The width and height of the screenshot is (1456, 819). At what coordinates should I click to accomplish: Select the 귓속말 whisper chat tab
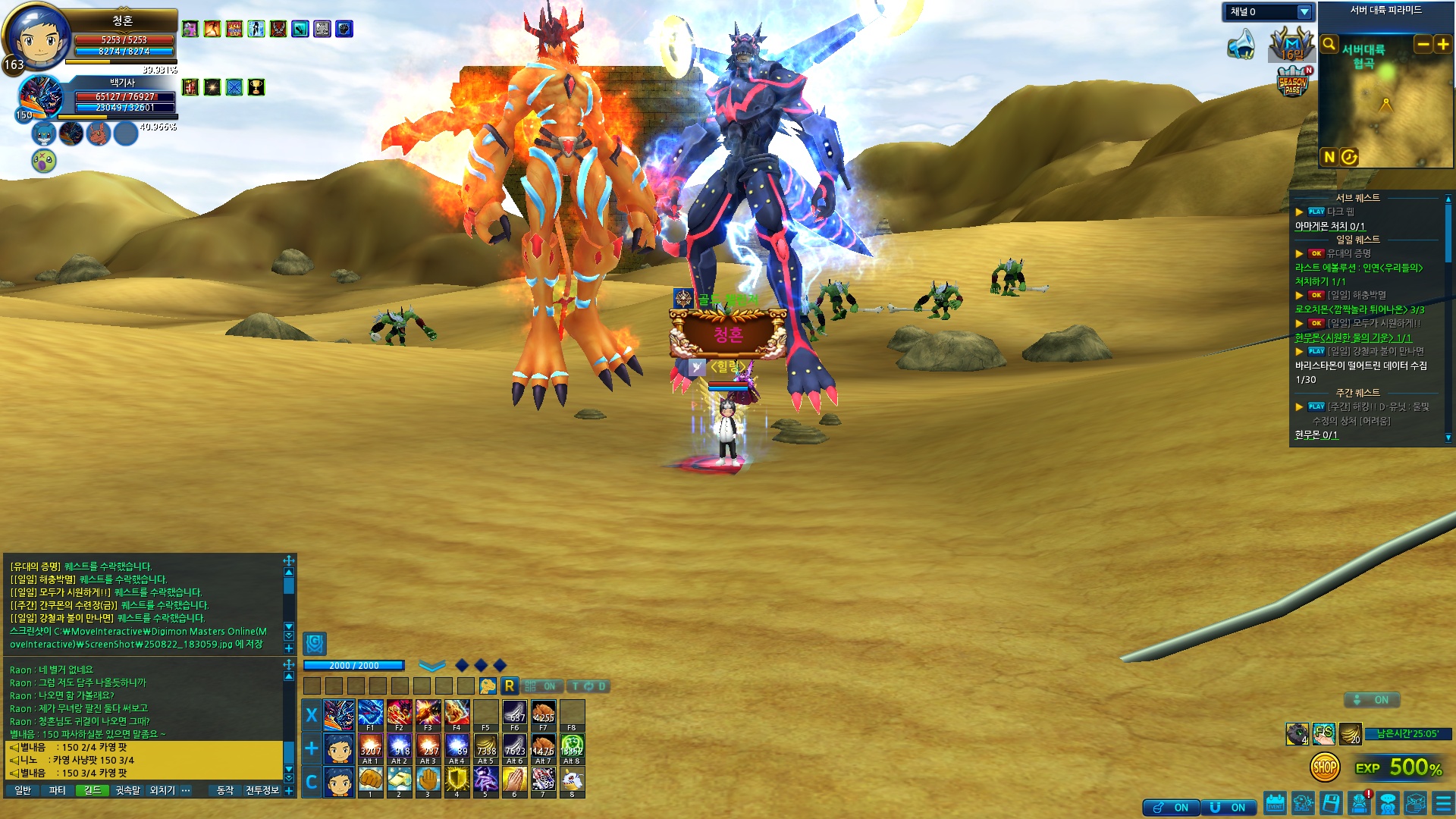127,790
